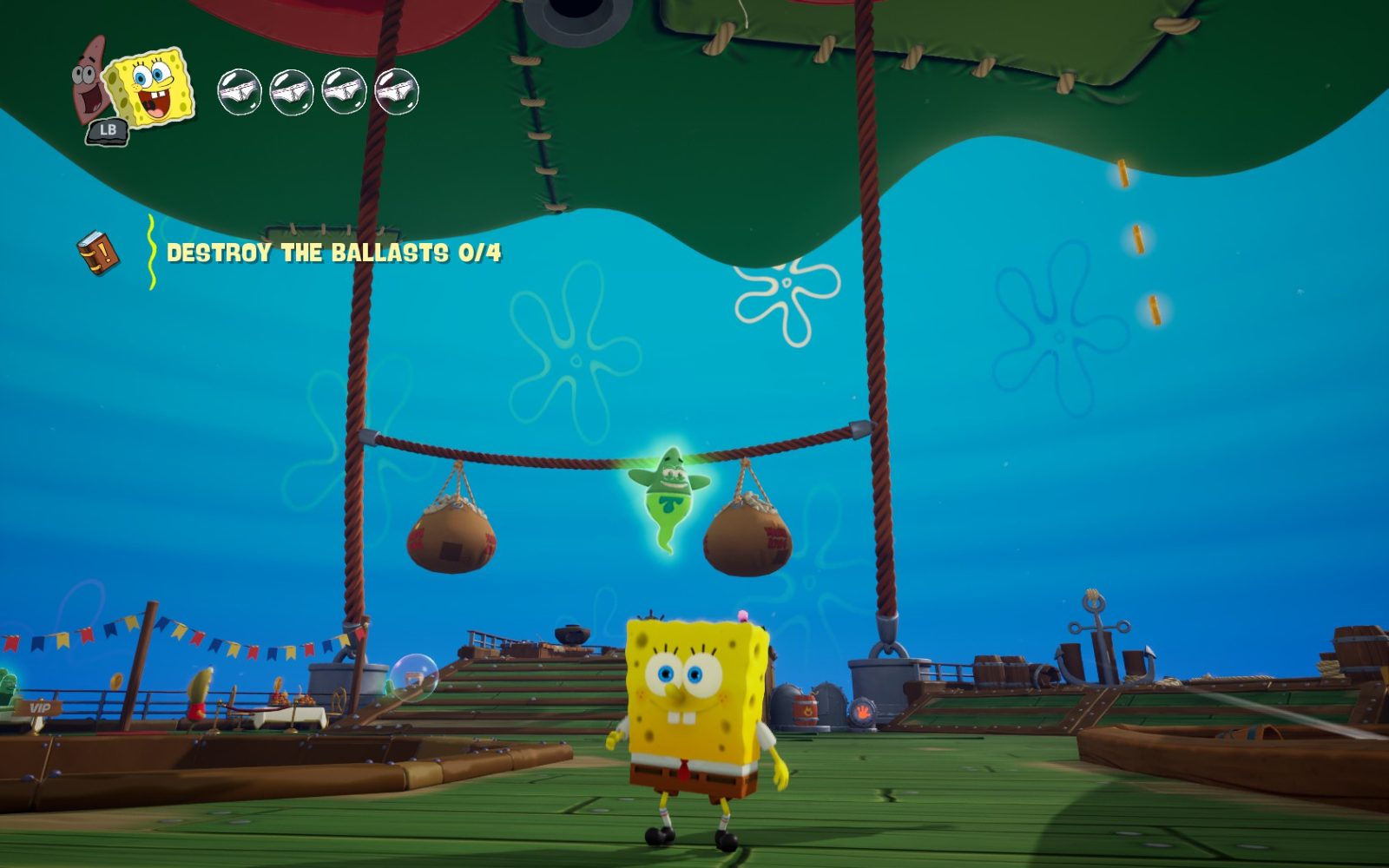
Task: Switch to Patrick's character portrait
Action: tap(88, 81)
